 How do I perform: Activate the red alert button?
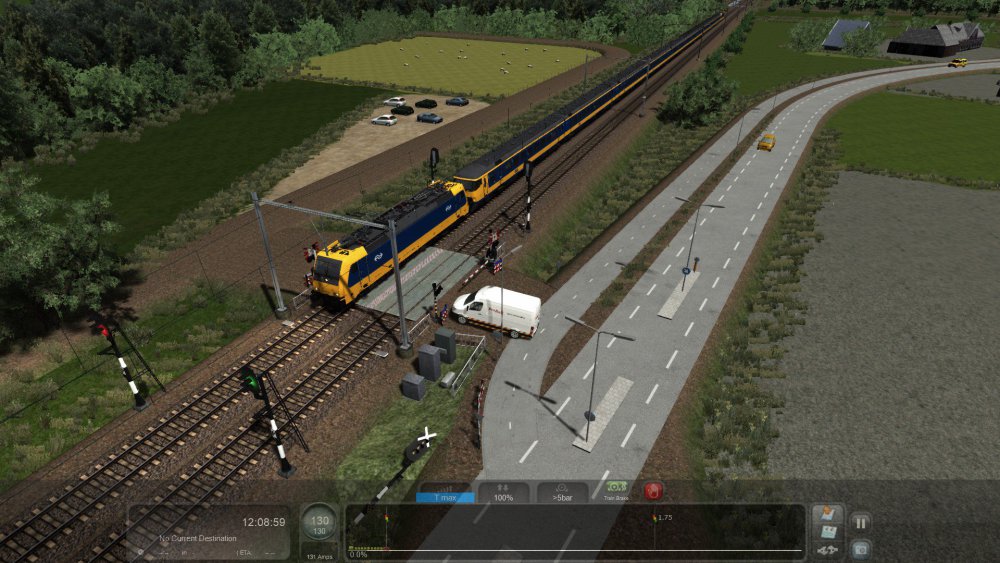click(653, 491)
